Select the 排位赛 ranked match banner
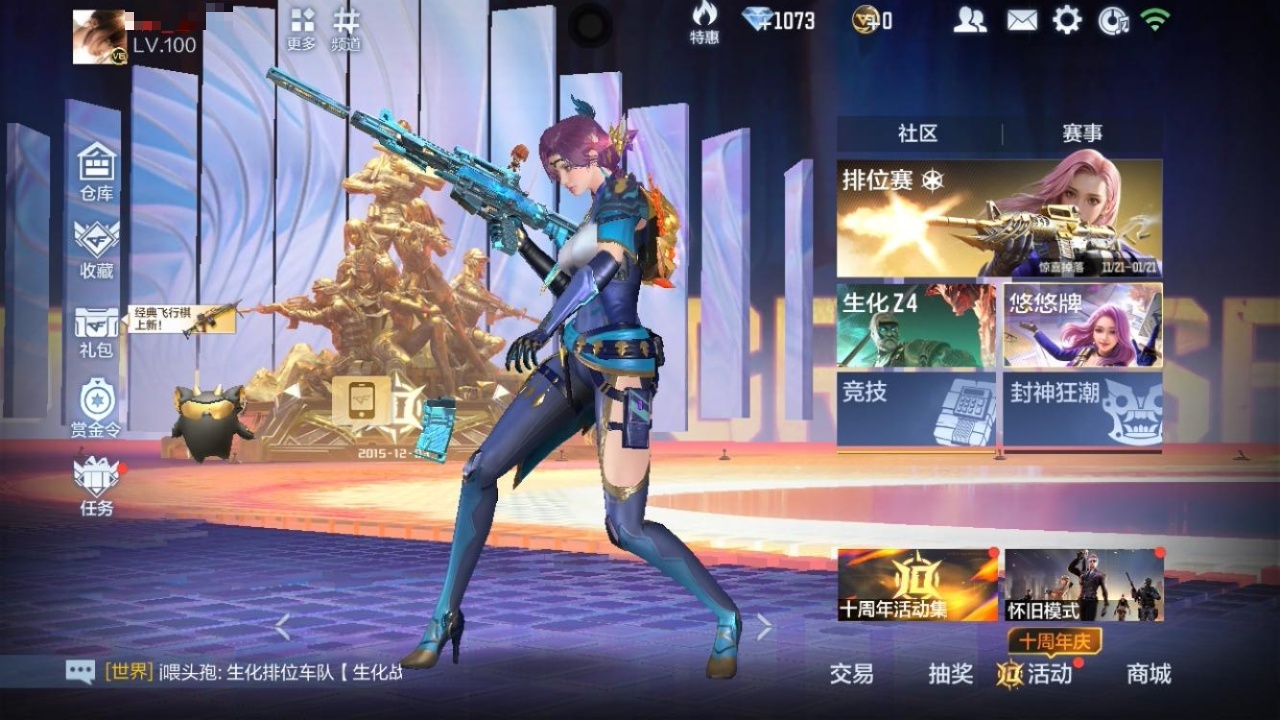The height and width of the screenshot is (720, 1280). 999,218
